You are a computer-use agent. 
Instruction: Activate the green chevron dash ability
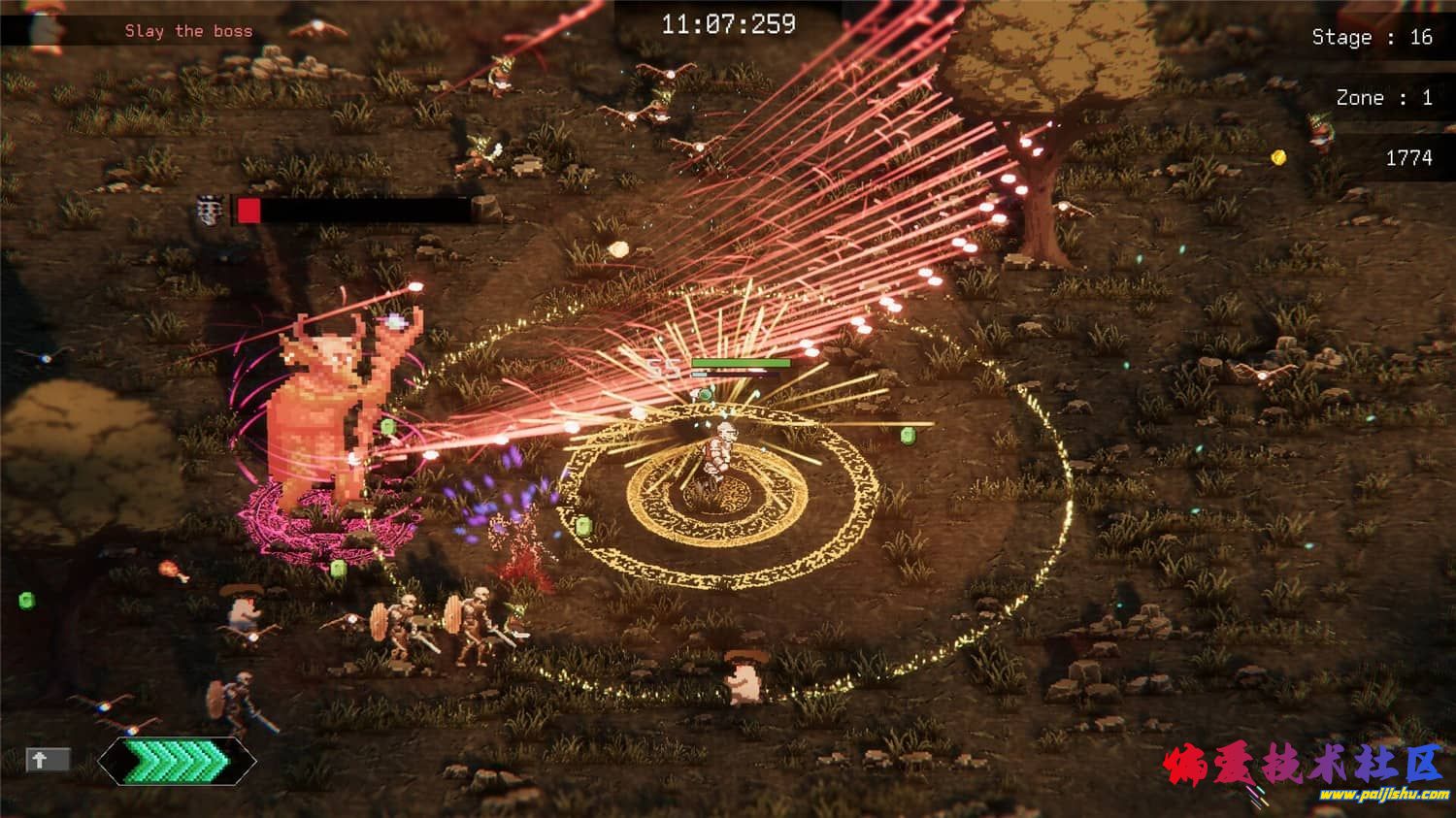coord(177,760)
